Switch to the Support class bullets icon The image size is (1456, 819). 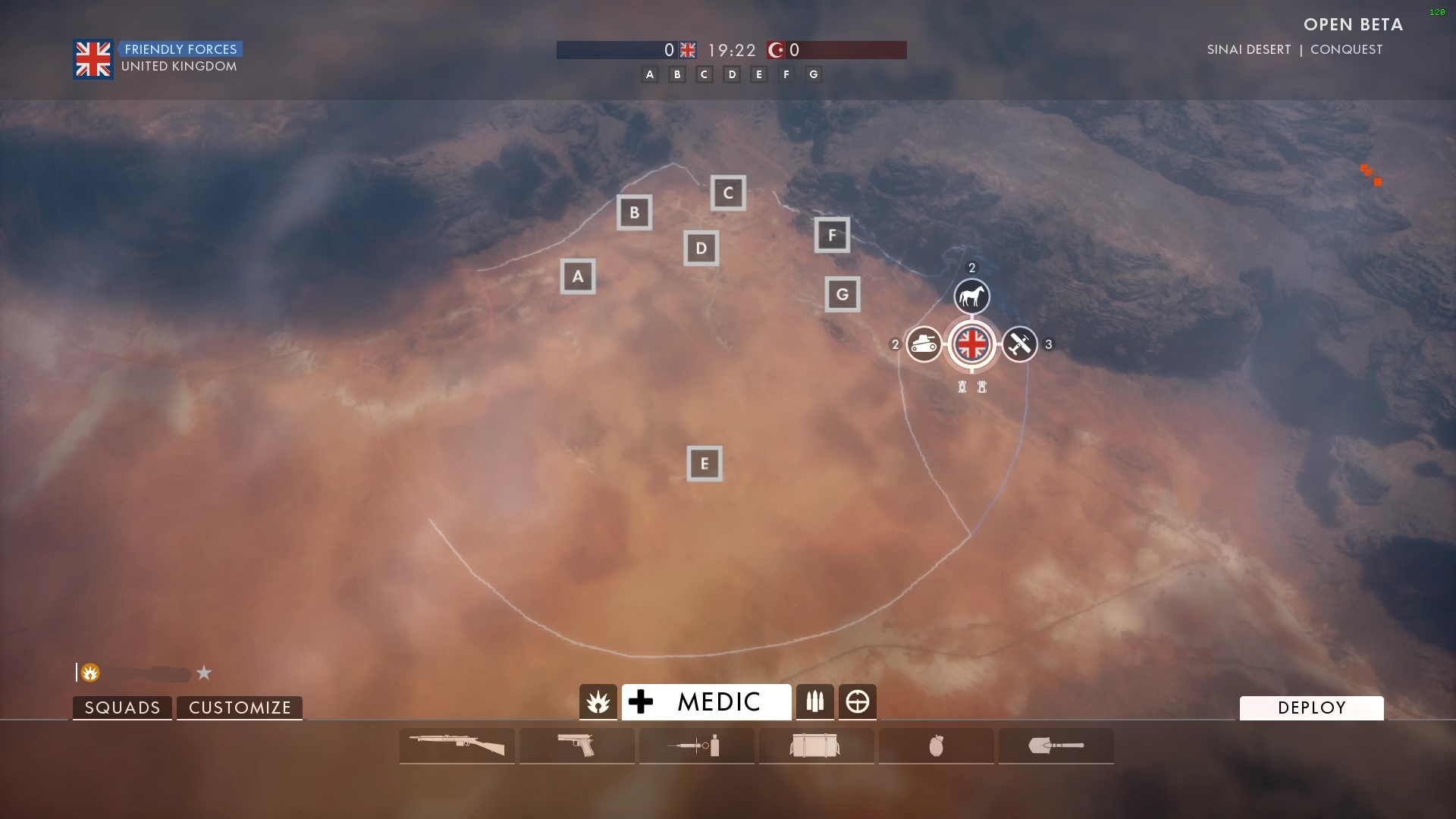click(815, 702)
